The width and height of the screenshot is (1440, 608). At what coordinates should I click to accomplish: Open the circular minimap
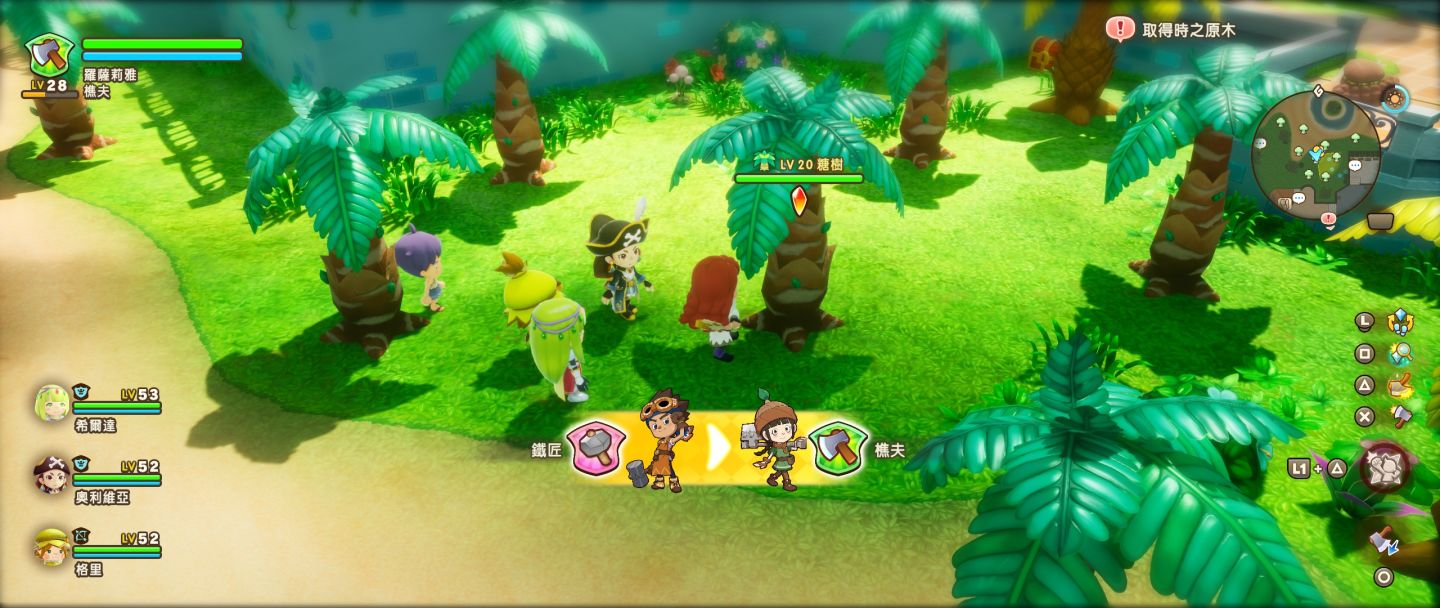point(1315,152)
